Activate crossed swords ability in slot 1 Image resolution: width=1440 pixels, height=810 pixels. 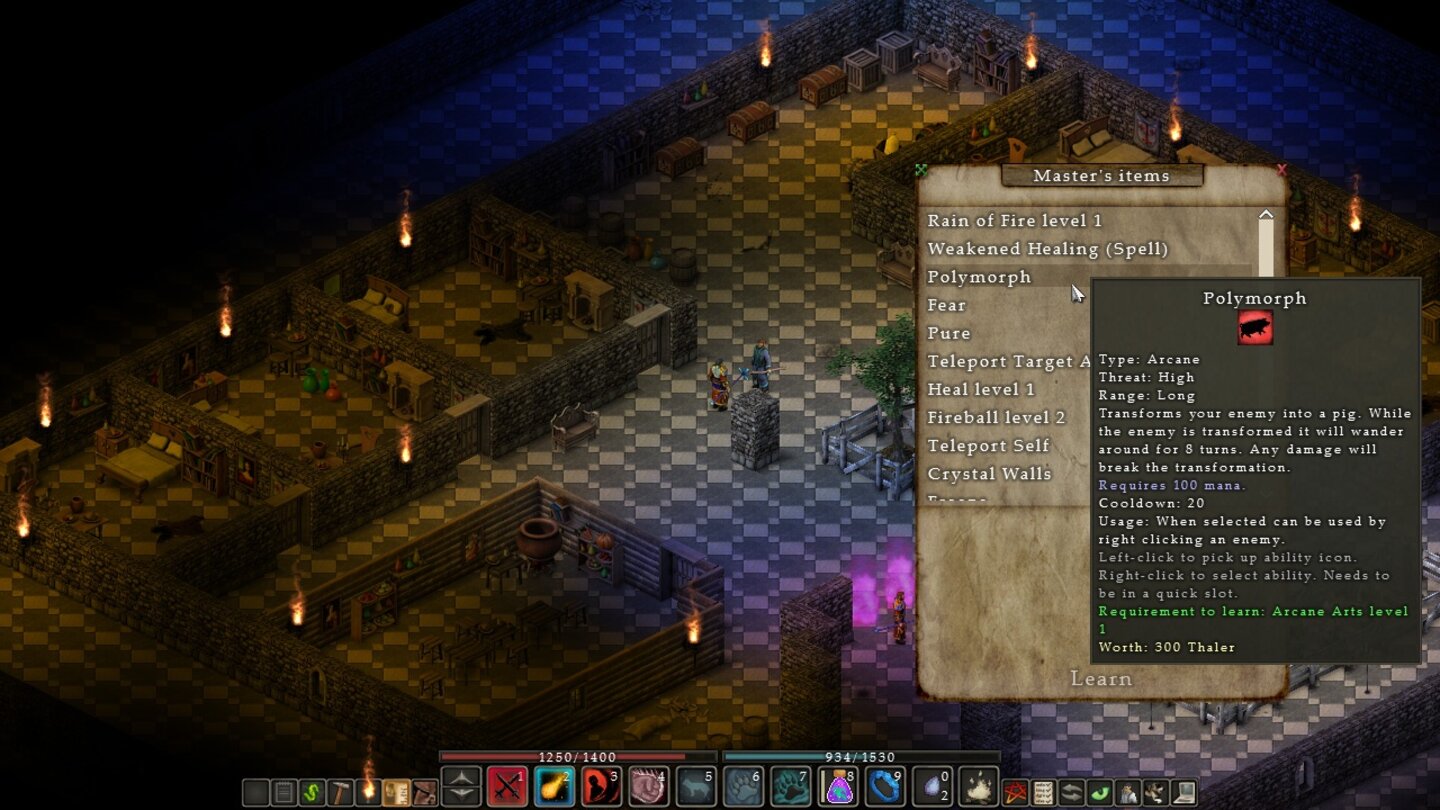click(507, 787)
